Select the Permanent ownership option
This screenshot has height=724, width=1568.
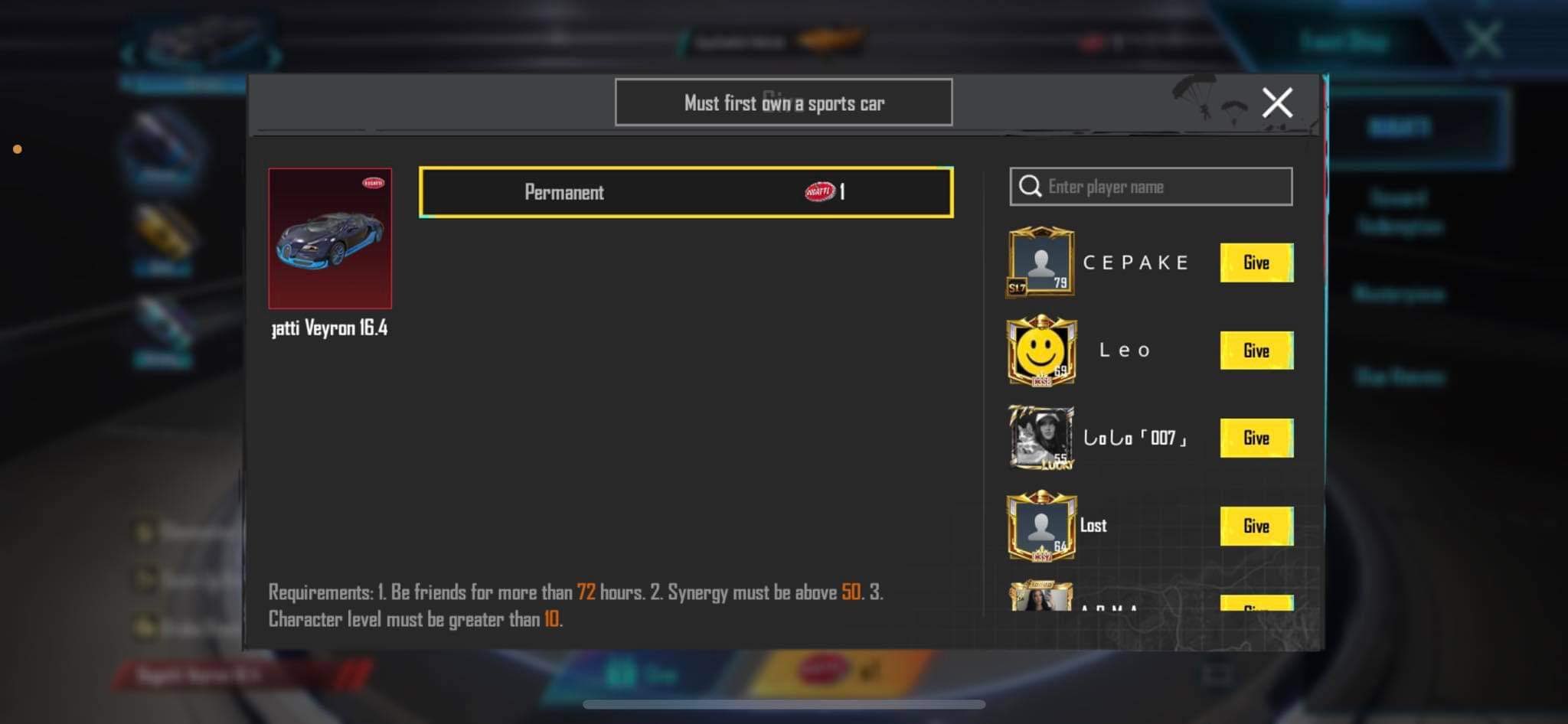[684, 193]
